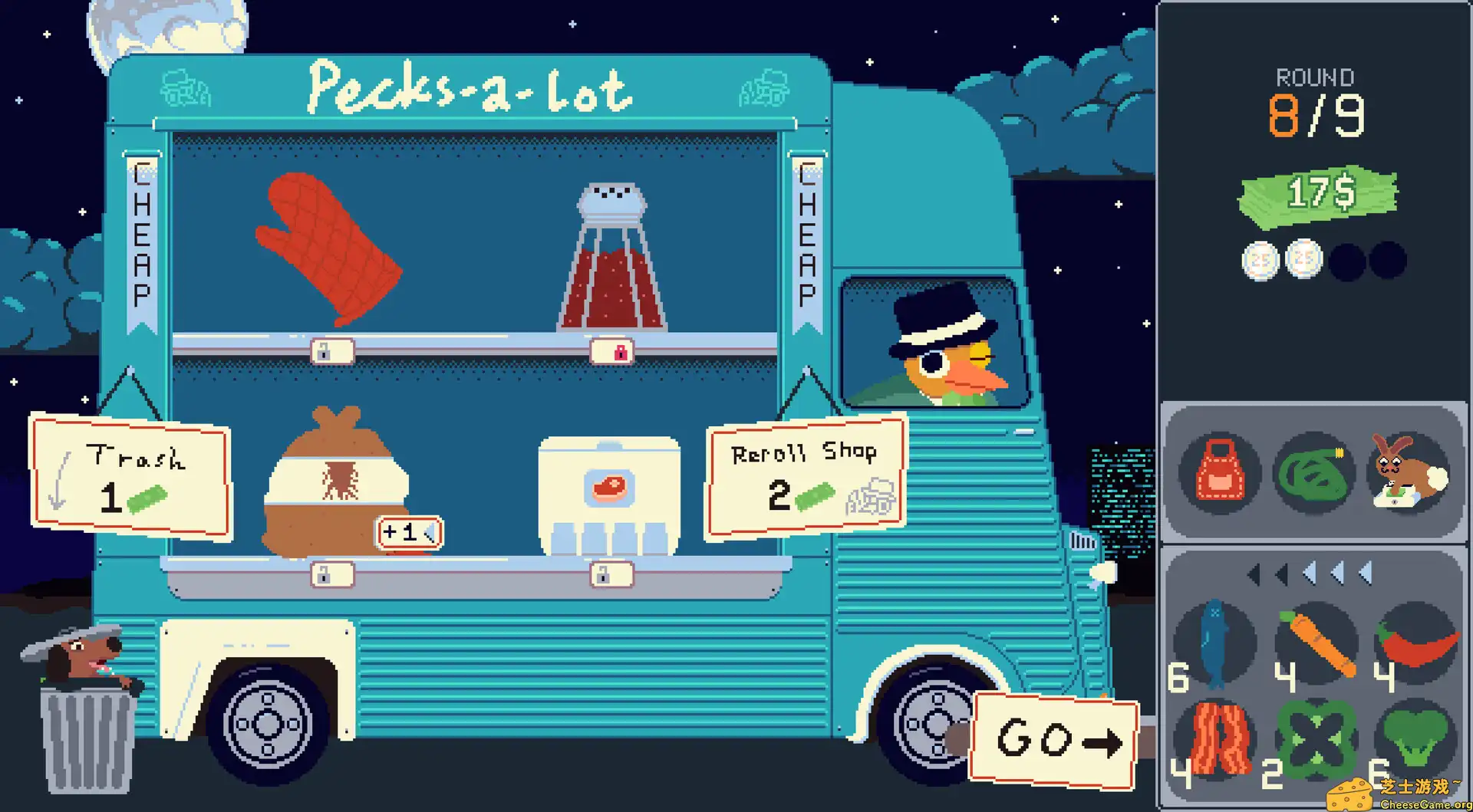Select the spice shaker on the top shelf
Viewport: 1473px width, 812px height.
610,253
